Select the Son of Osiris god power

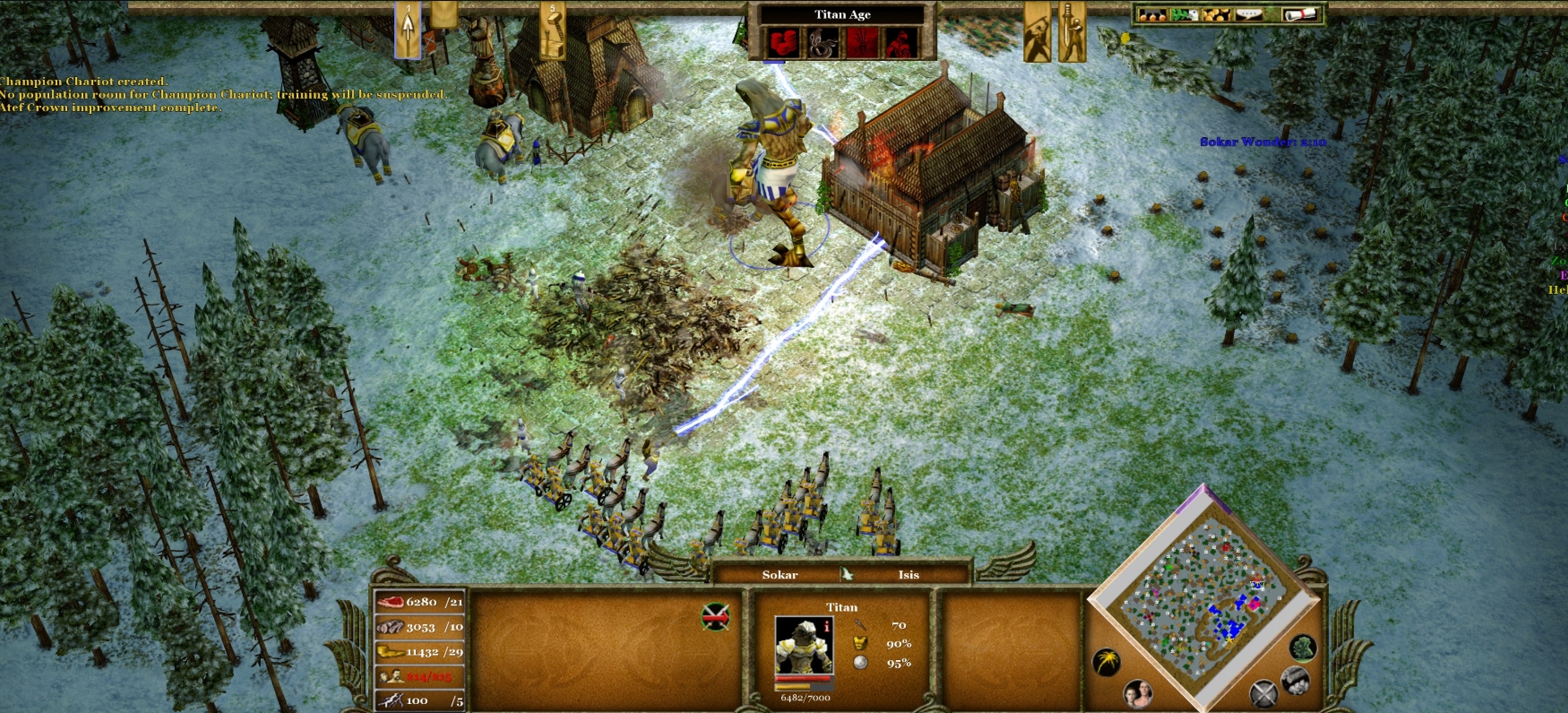tap(901, 41)
